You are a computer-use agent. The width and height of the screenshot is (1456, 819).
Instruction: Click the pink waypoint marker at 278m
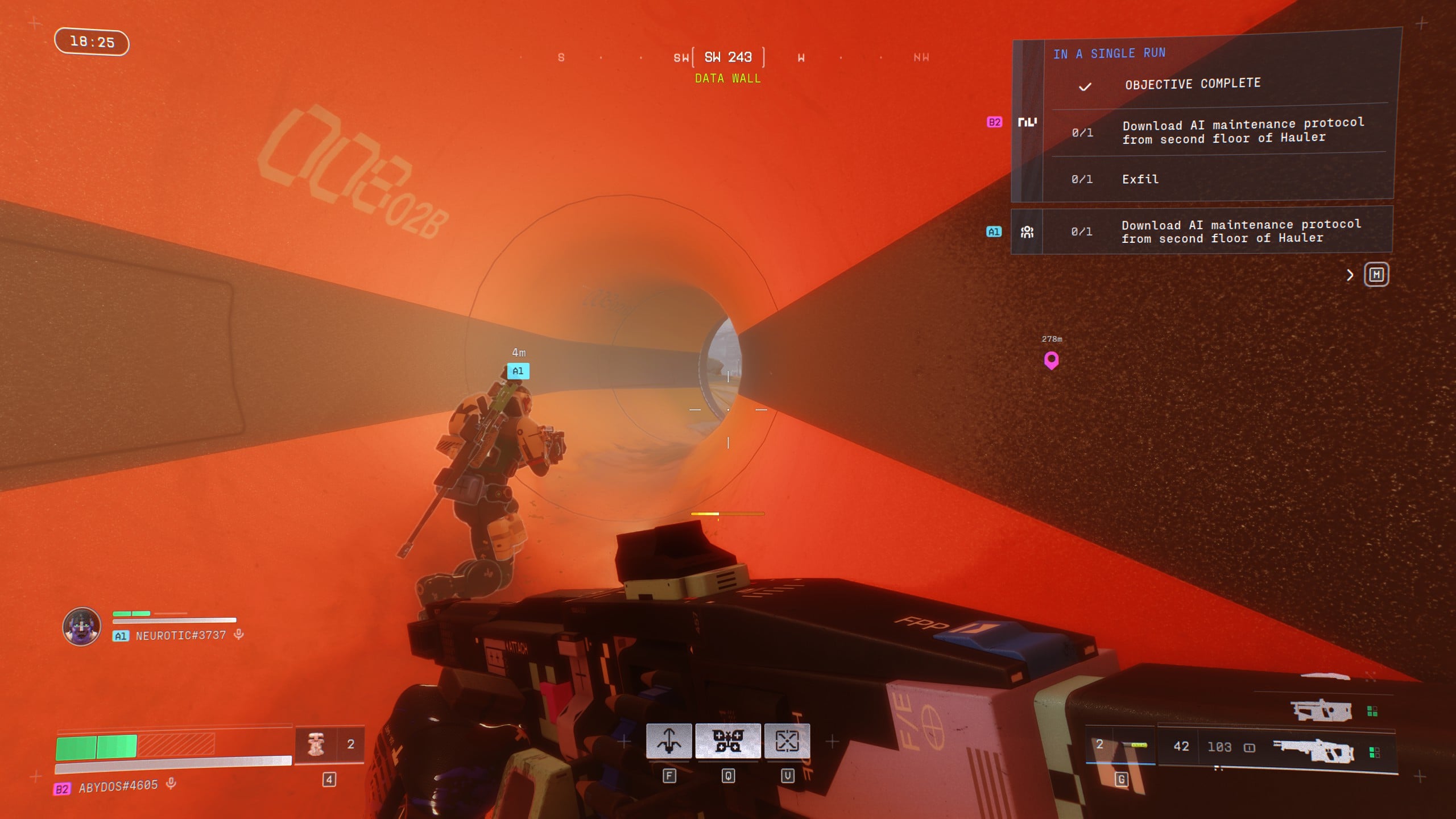pyautogui.click(x=1051, y=359)
